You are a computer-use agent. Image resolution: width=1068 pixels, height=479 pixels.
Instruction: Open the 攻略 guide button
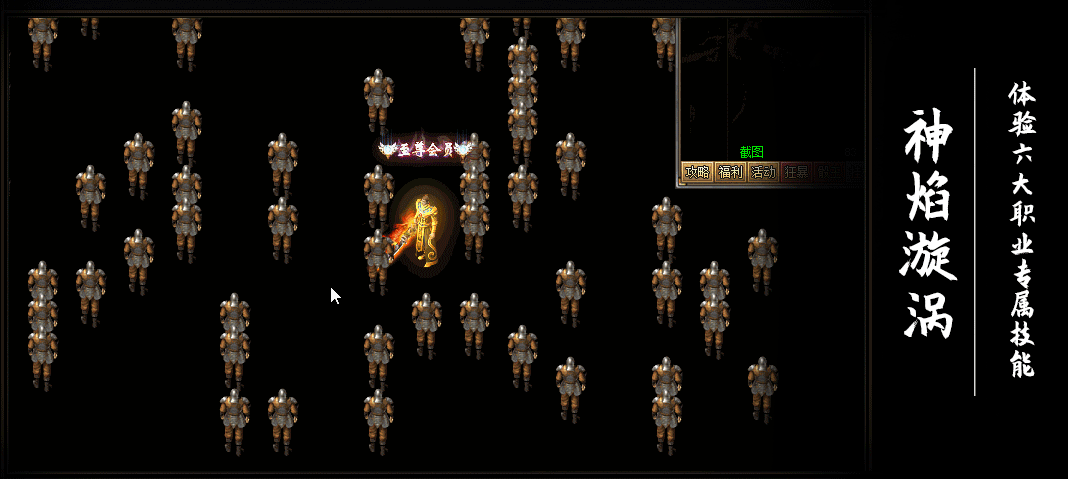(697, 172)
